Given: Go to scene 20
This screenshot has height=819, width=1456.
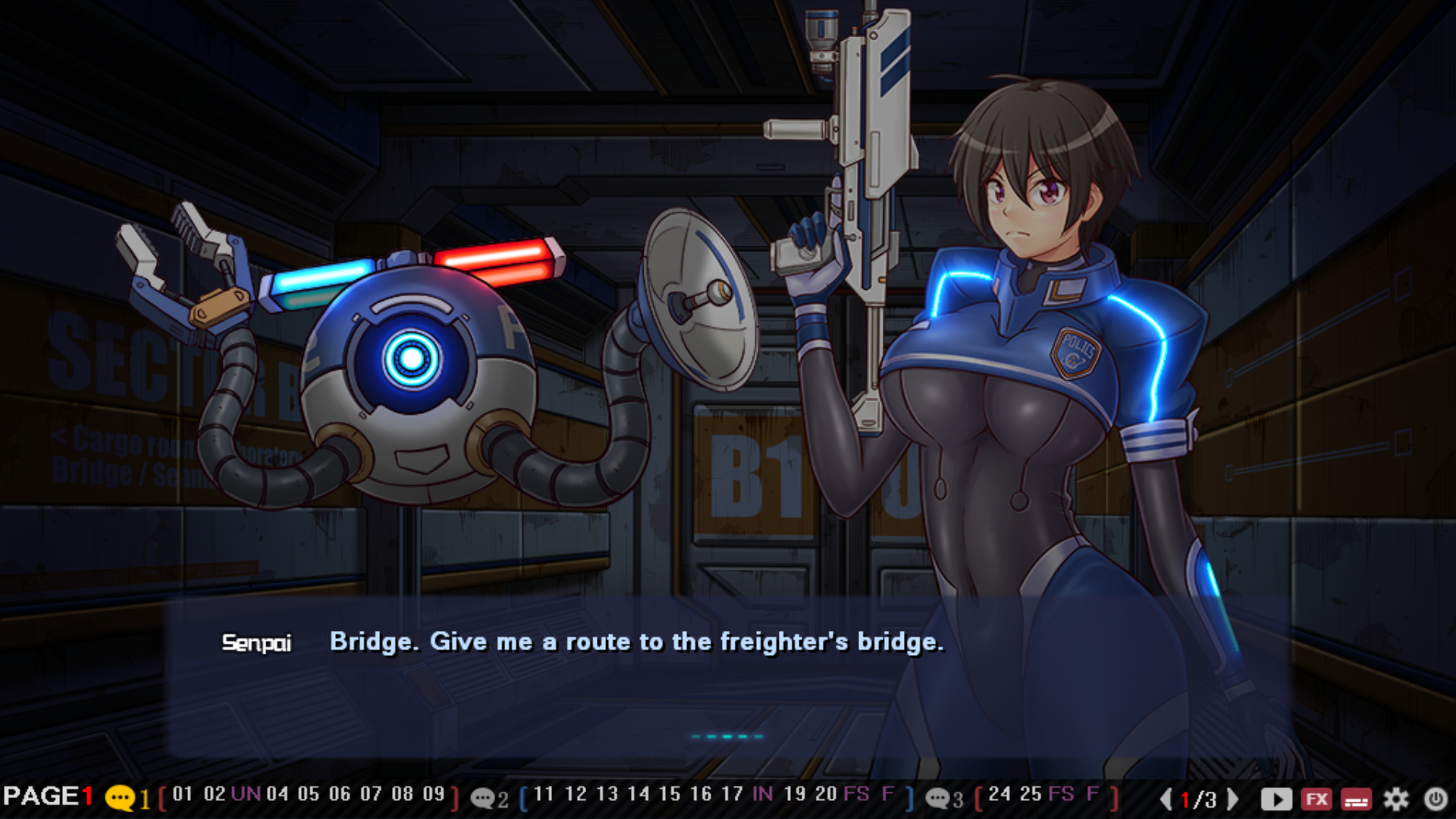Looking at the screenshot, I should click(826, 795).
